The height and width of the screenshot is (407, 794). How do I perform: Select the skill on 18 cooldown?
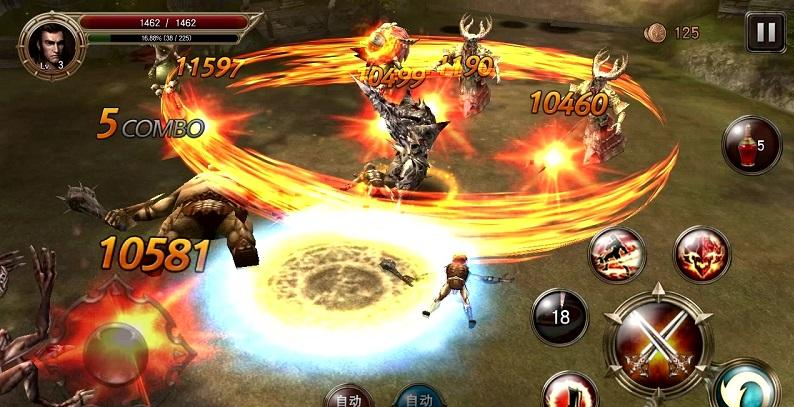coord(559,316)
